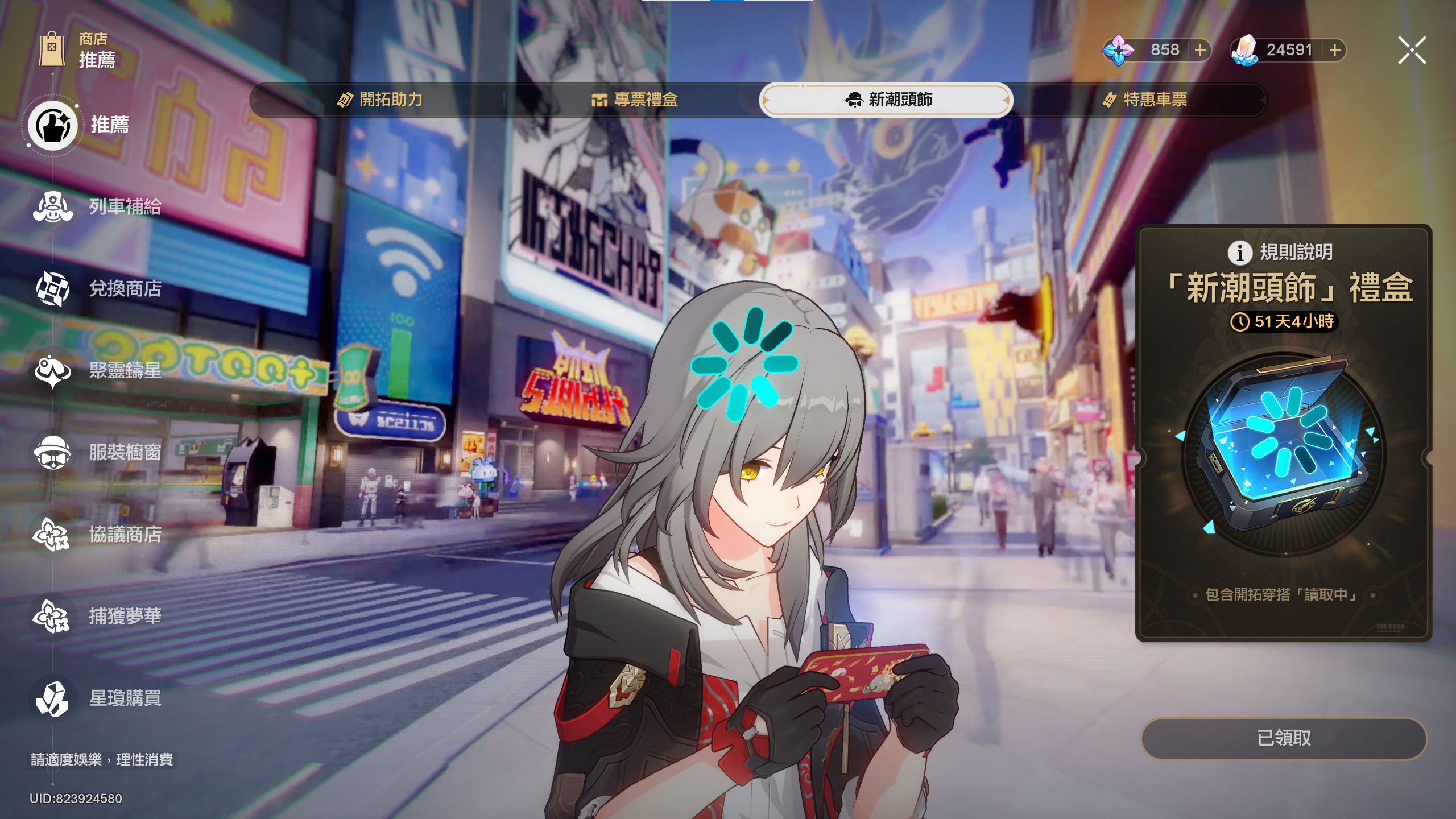Image resolution: width=1456 pixels, height=819 pixels.
Task: Switch to the 專票禮盒 tab
Action: coord(635,100)
